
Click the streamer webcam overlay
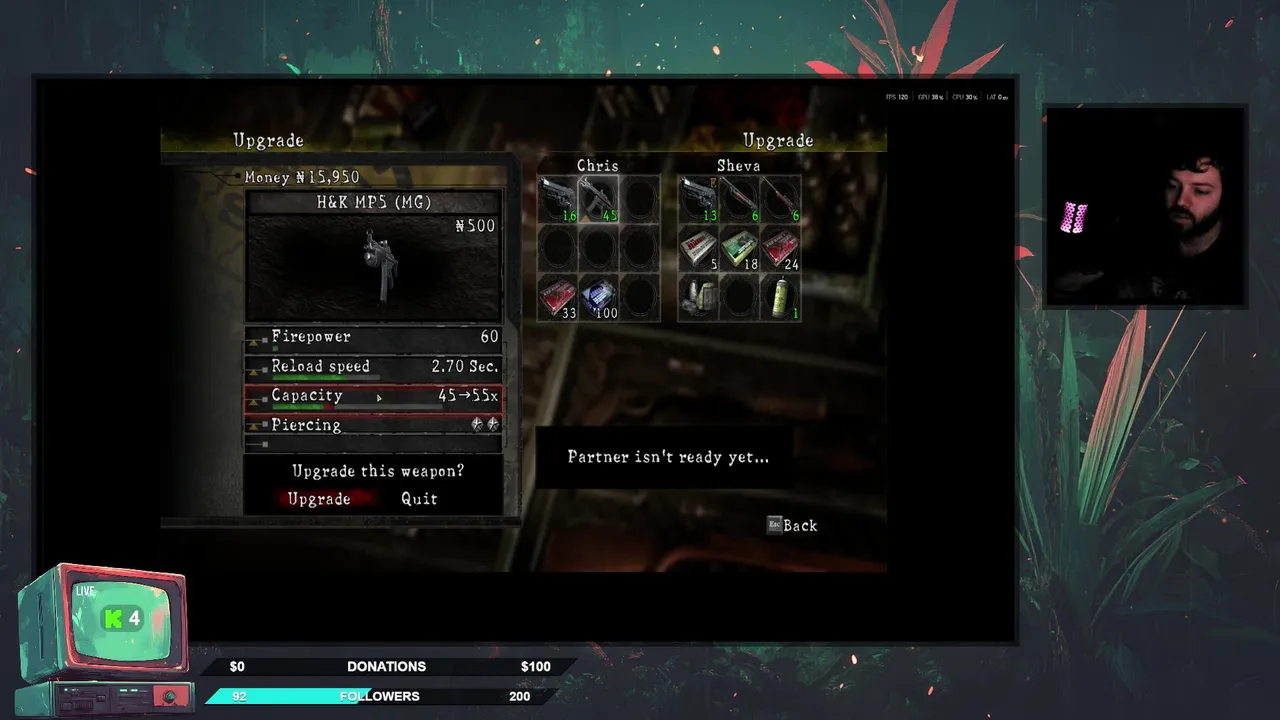click(x=1145, y=206)
